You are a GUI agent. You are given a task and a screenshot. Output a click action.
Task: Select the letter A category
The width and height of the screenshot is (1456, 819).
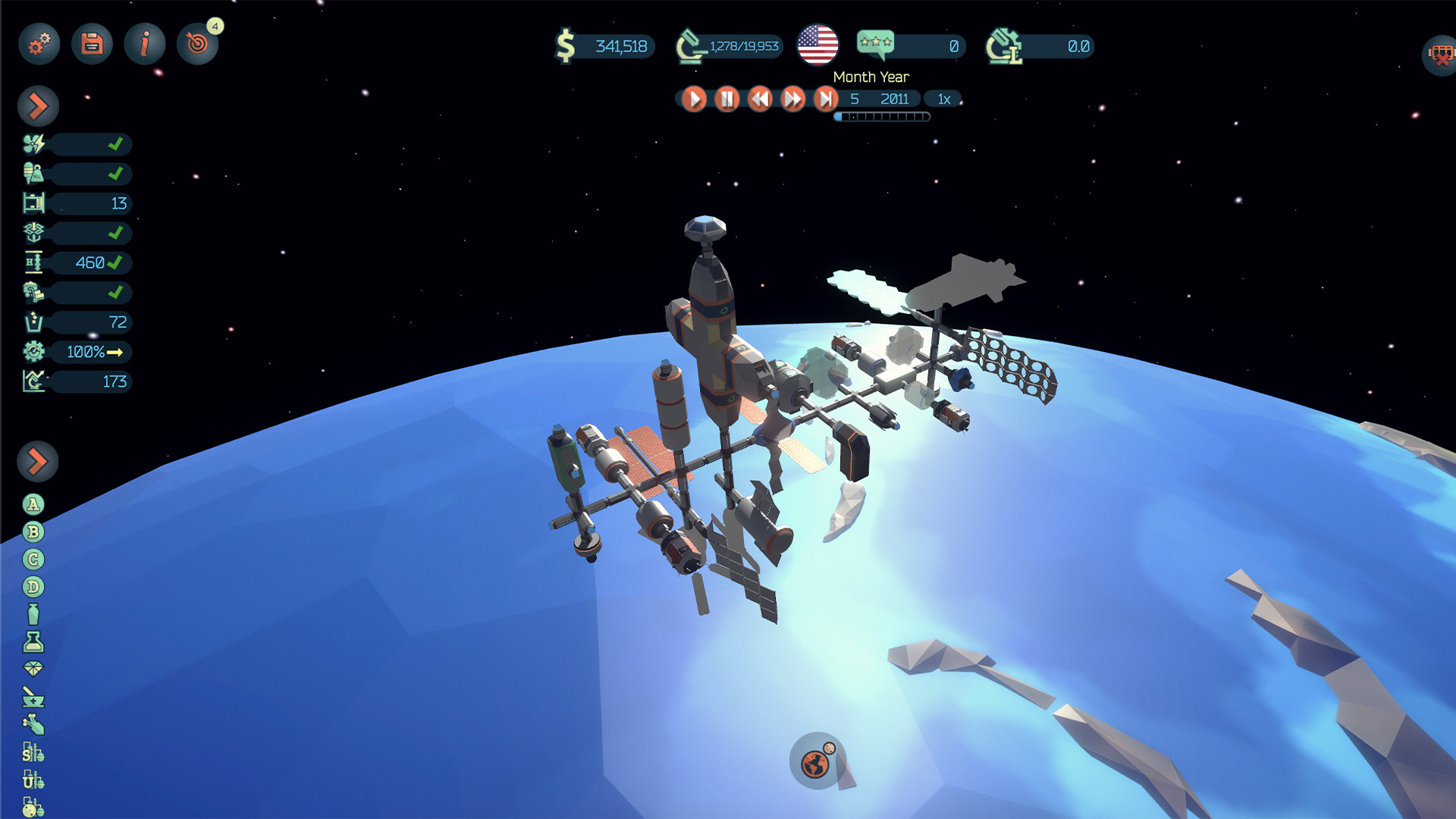tap(33, 505)
